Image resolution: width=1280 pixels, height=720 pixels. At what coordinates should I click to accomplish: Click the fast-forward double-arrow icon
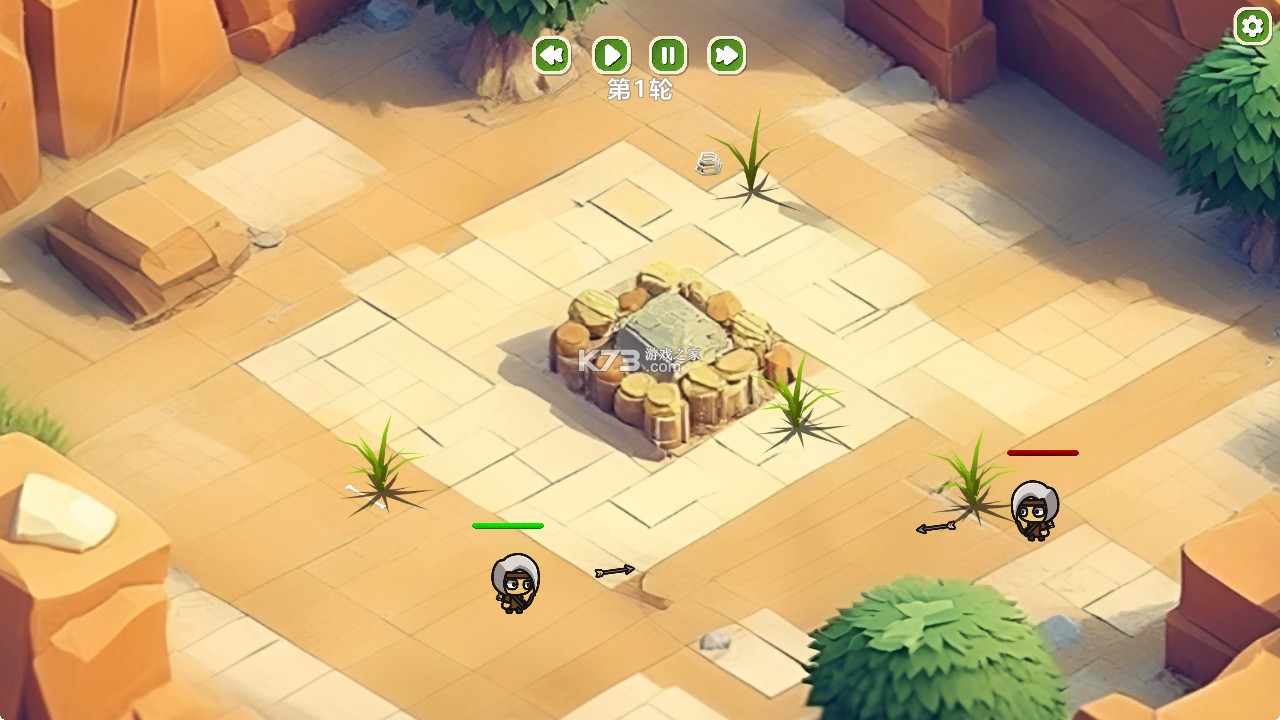point(728,57)
